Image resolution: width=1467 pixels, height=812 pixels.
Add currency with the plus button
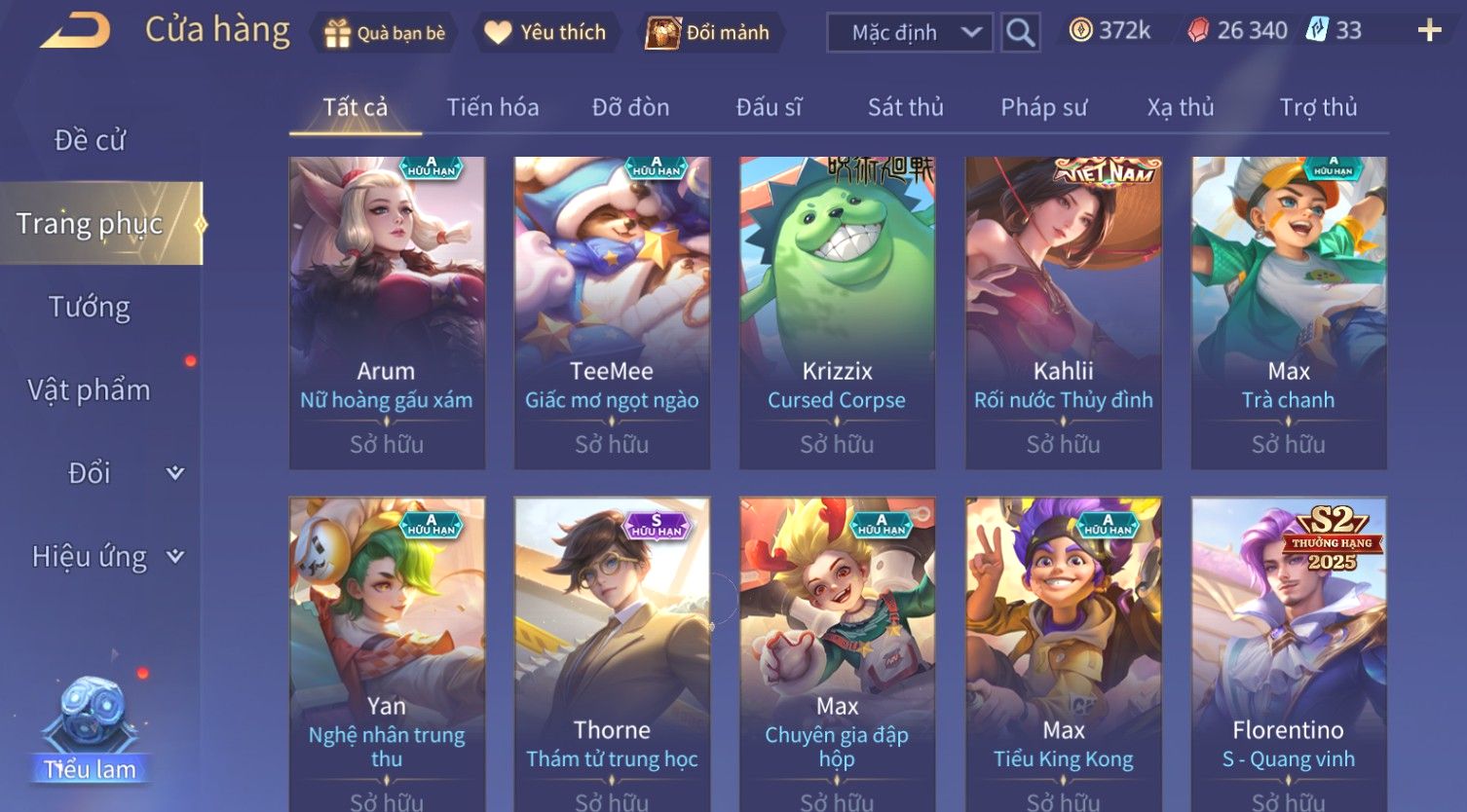pos(1429,31)
